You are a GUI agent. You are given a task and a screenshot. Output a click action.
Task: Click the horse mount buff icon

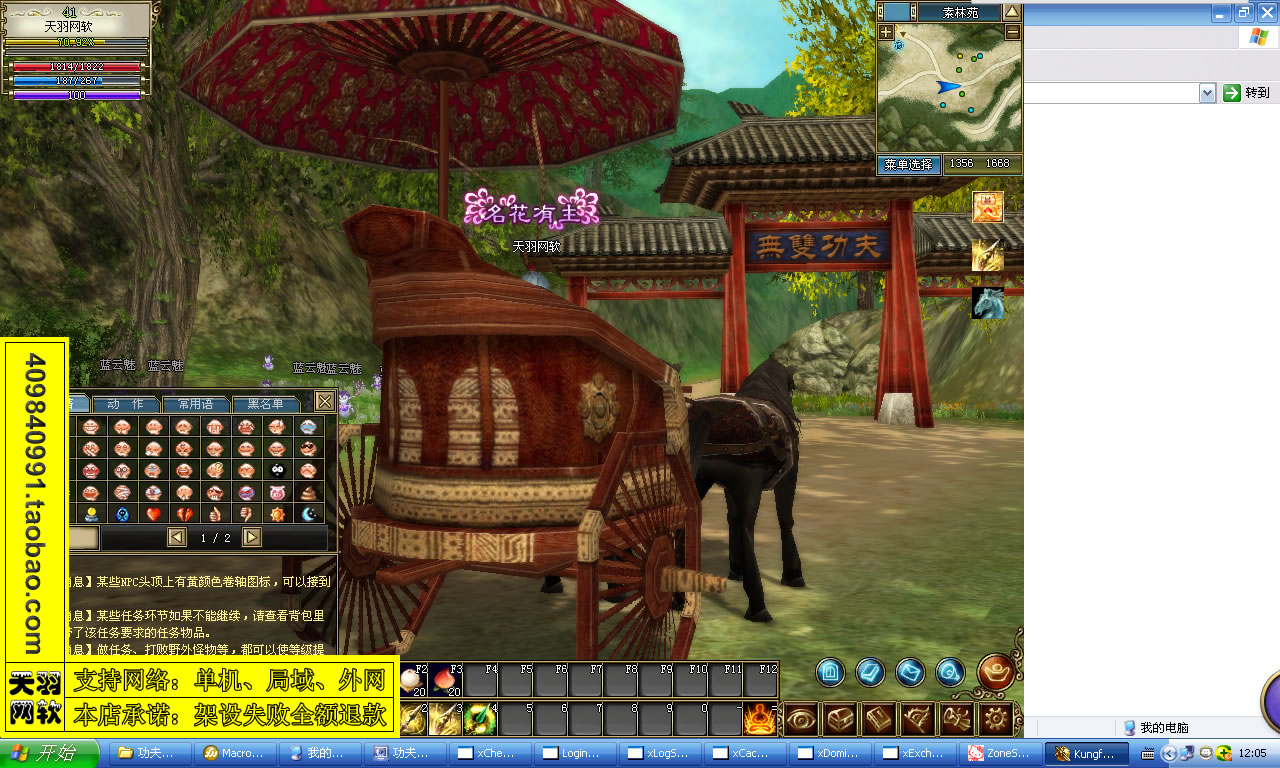point(988,303)
